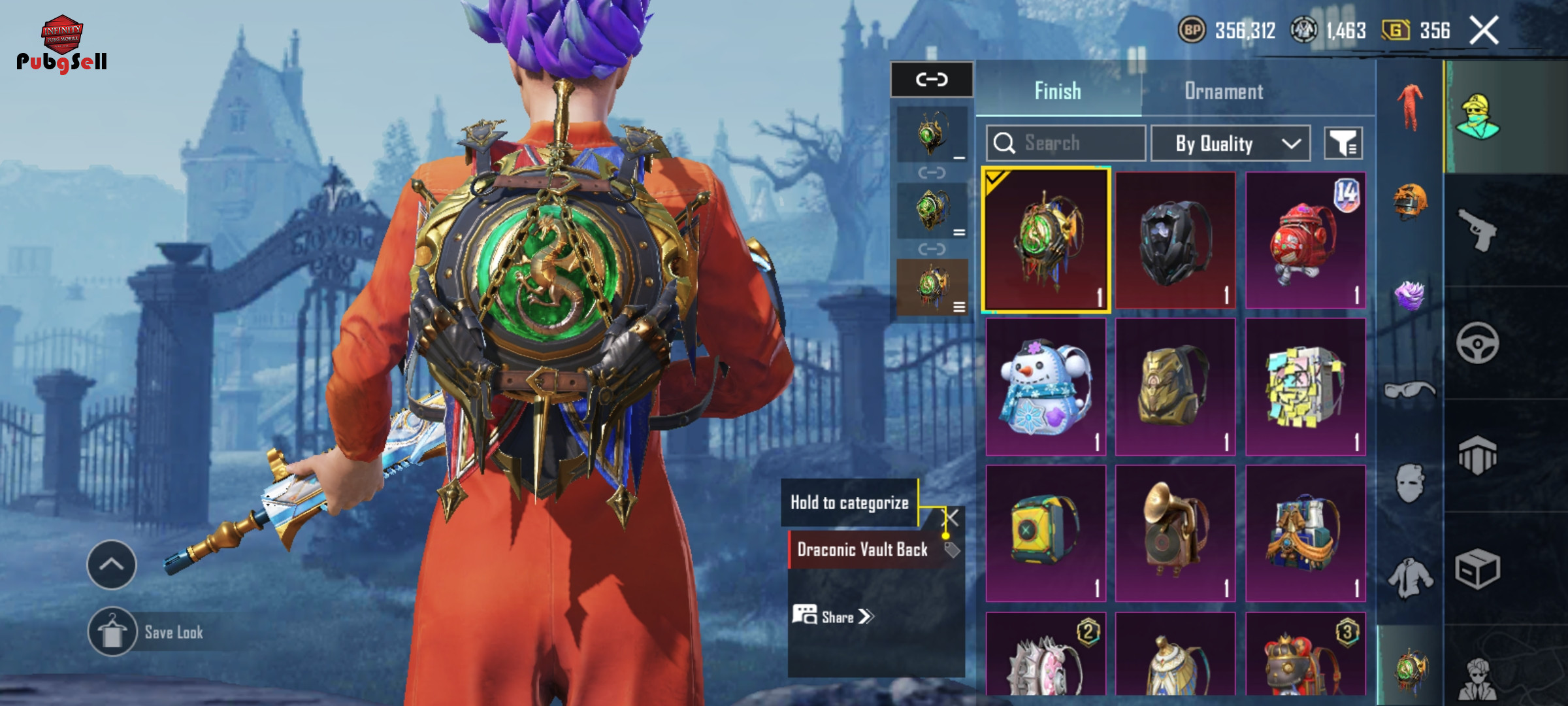Pick the gramophone backpack skin
This screenshot has height=706, width=1568.
click(1175, 533)
